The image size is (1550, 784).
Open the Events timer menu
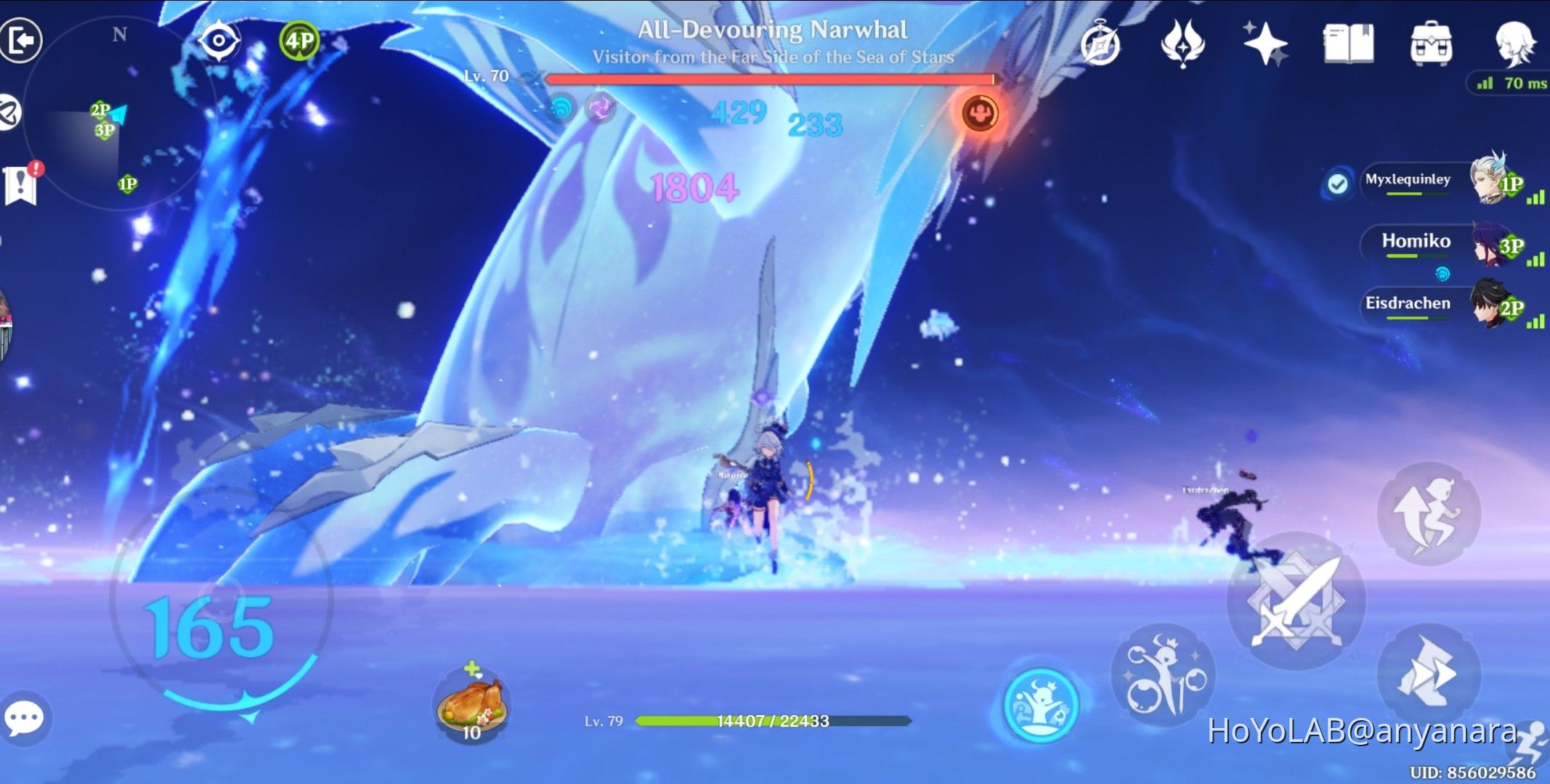pos(1101,45)
